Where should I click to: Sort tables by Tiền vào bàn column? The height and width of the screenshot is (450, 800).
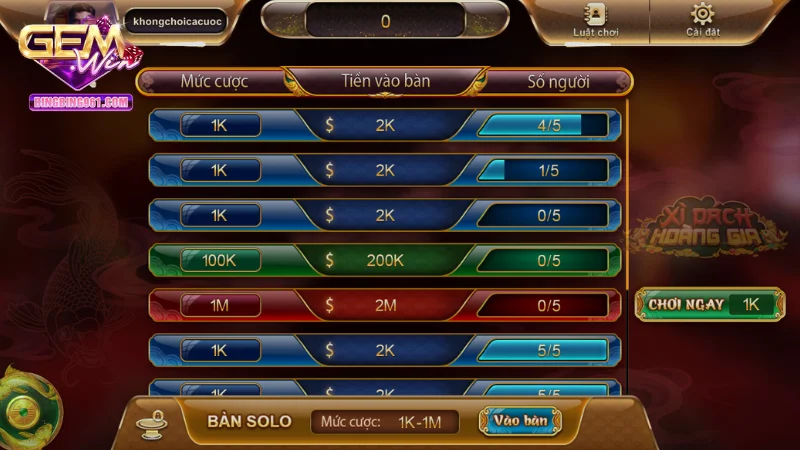click(385, 81)
